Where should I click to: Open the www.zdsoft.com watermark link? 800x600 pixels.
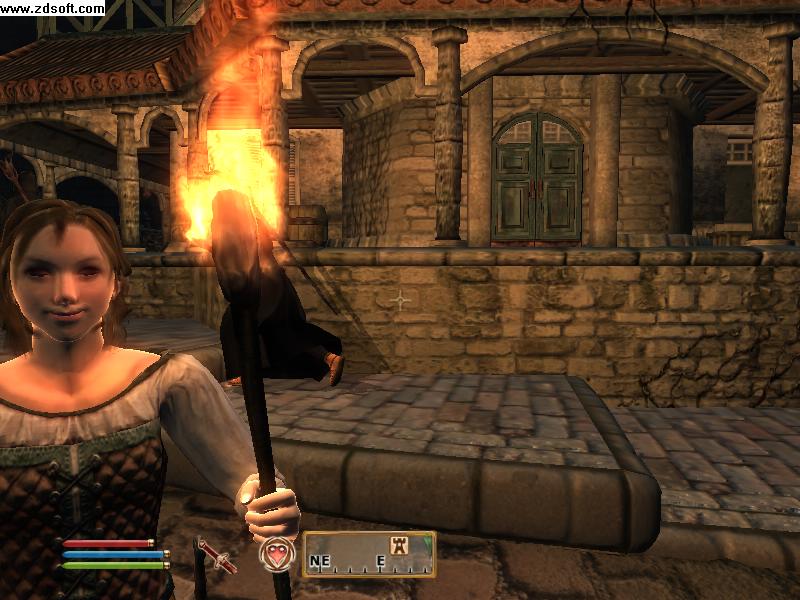point(52,8)
